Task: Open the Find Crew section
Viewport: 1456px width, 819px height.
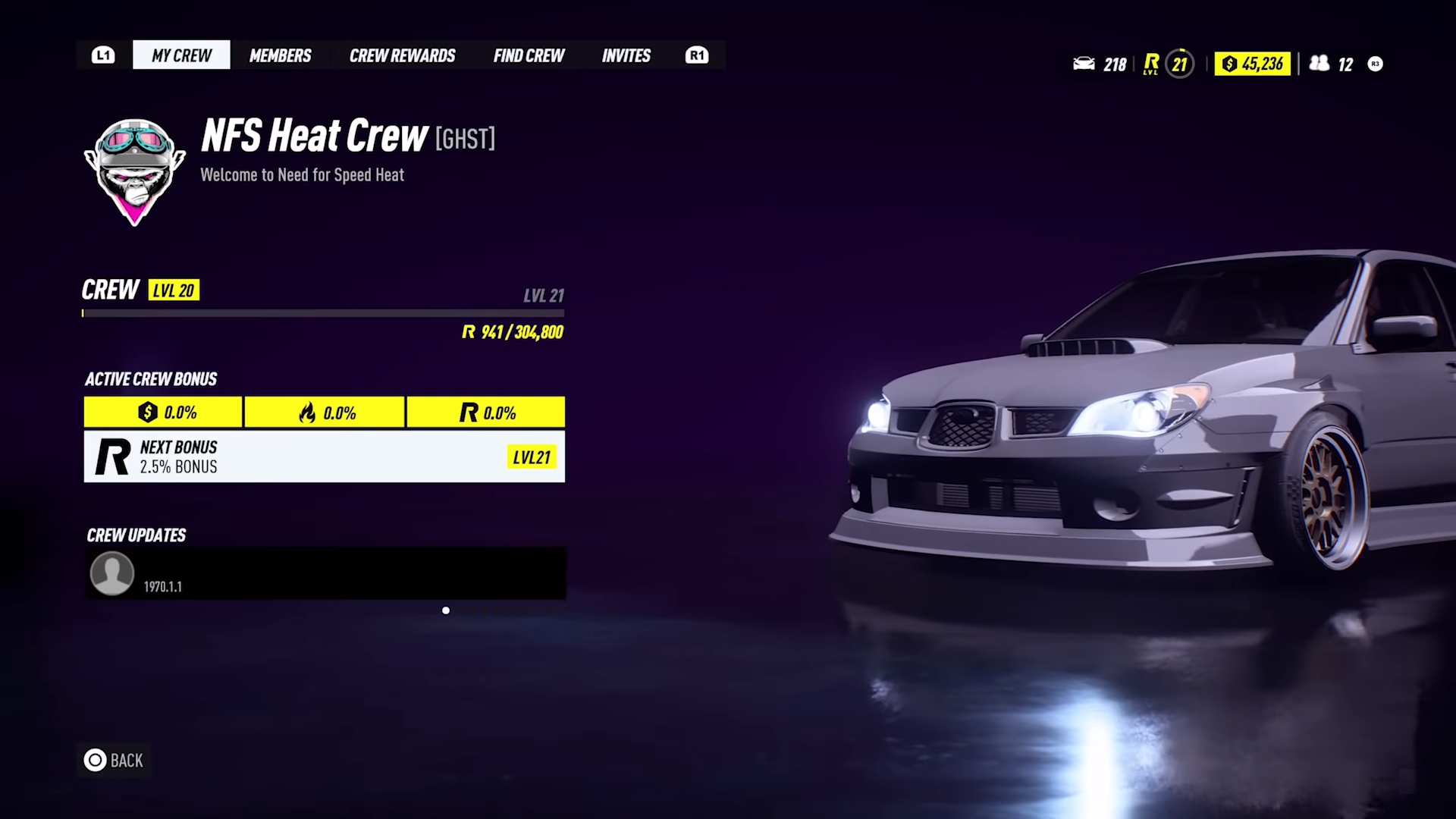Action: click(529, 55)
